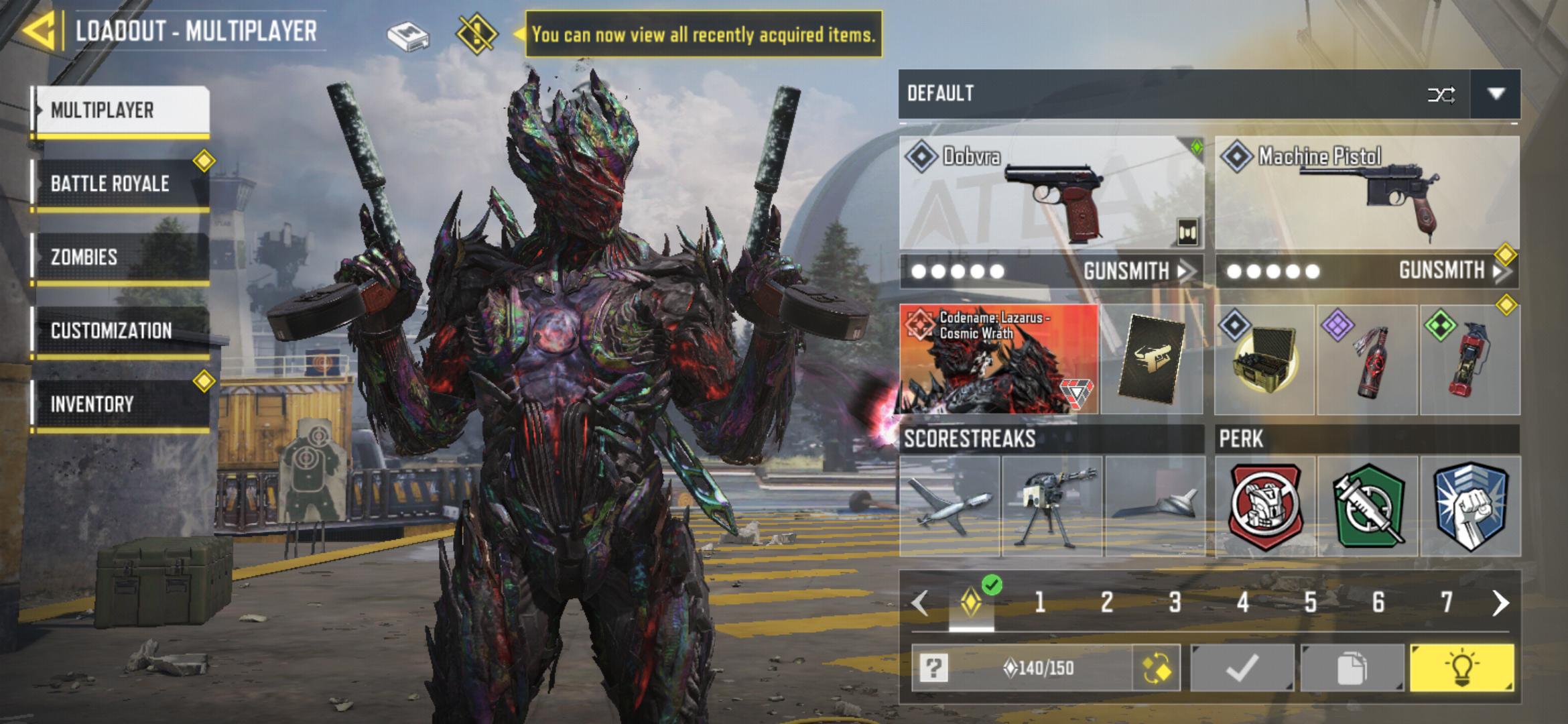Copy loadout with the clipboard button
Image resolution: width=1568 pixels, height=724 pixels.
1352,668
